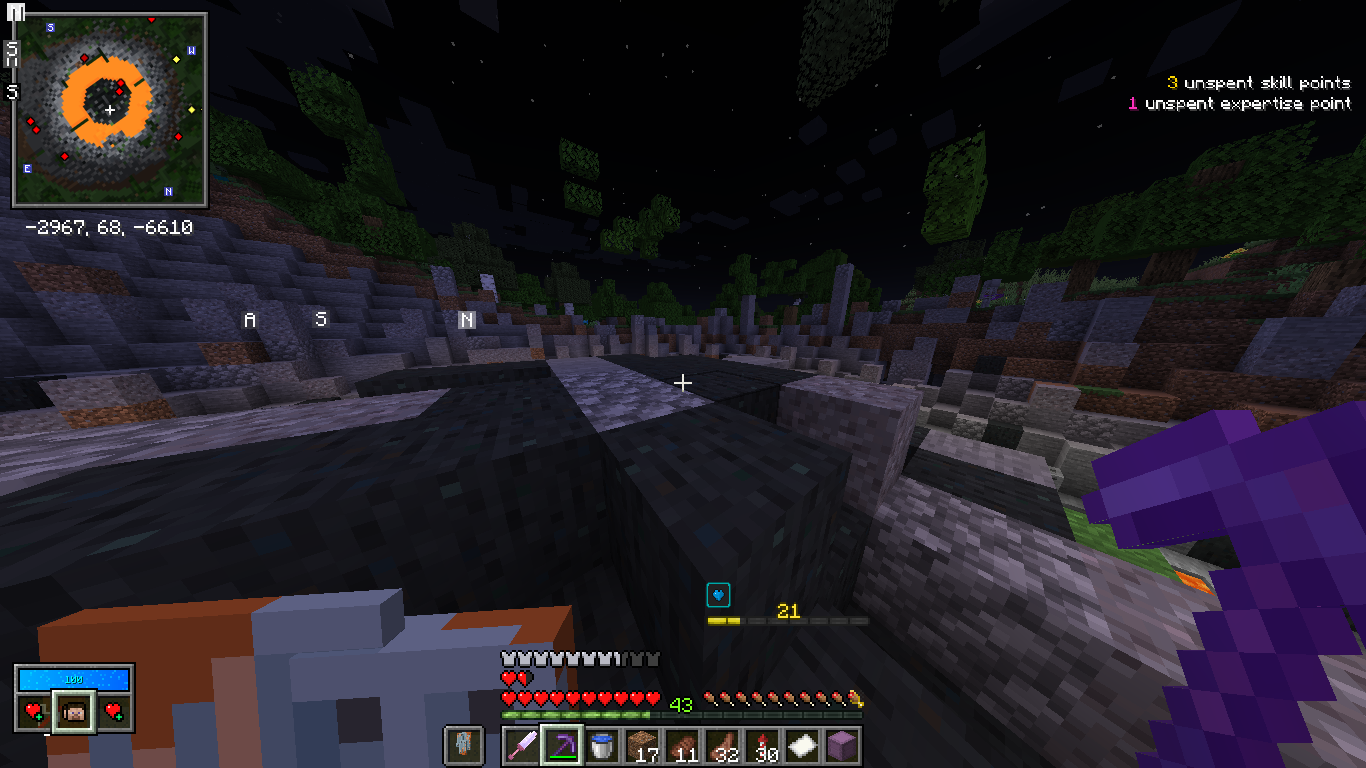
Task: Select the purple block hotbar slot
Action: (x=841, y=746)
